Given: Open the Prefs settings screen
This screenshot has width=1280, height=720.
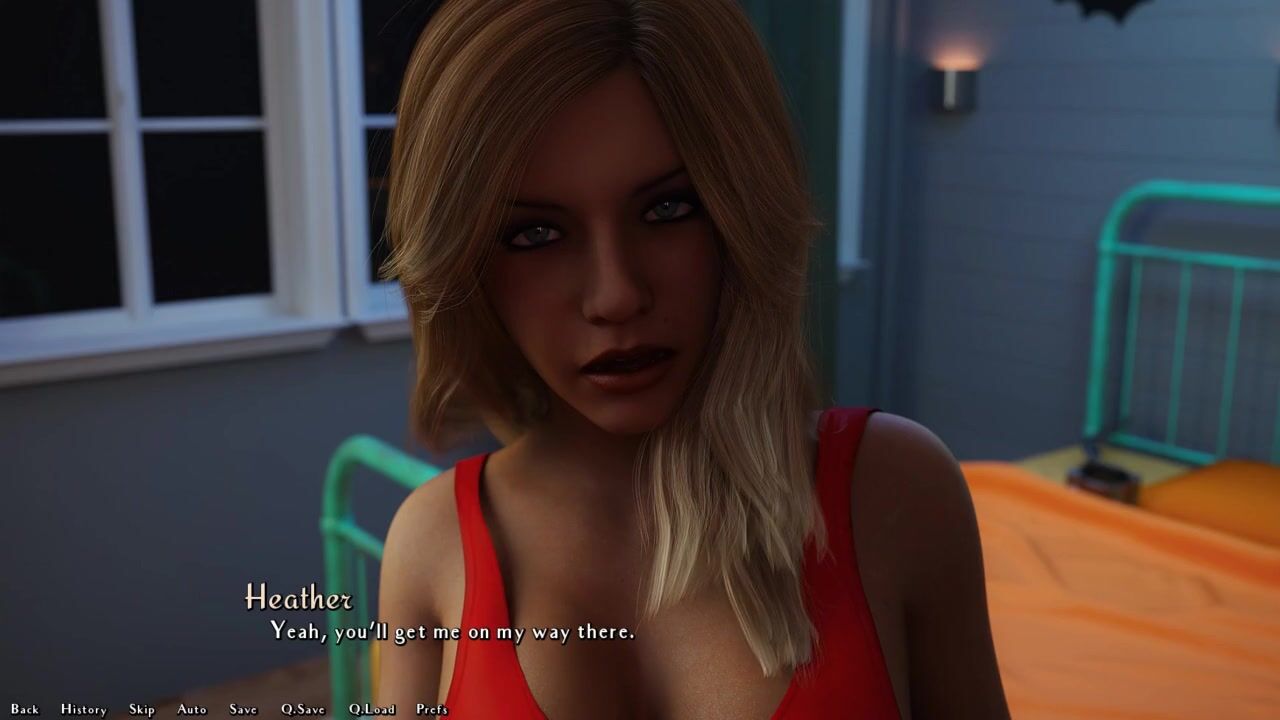Looking at the screenshot, I should coord(432,709).
